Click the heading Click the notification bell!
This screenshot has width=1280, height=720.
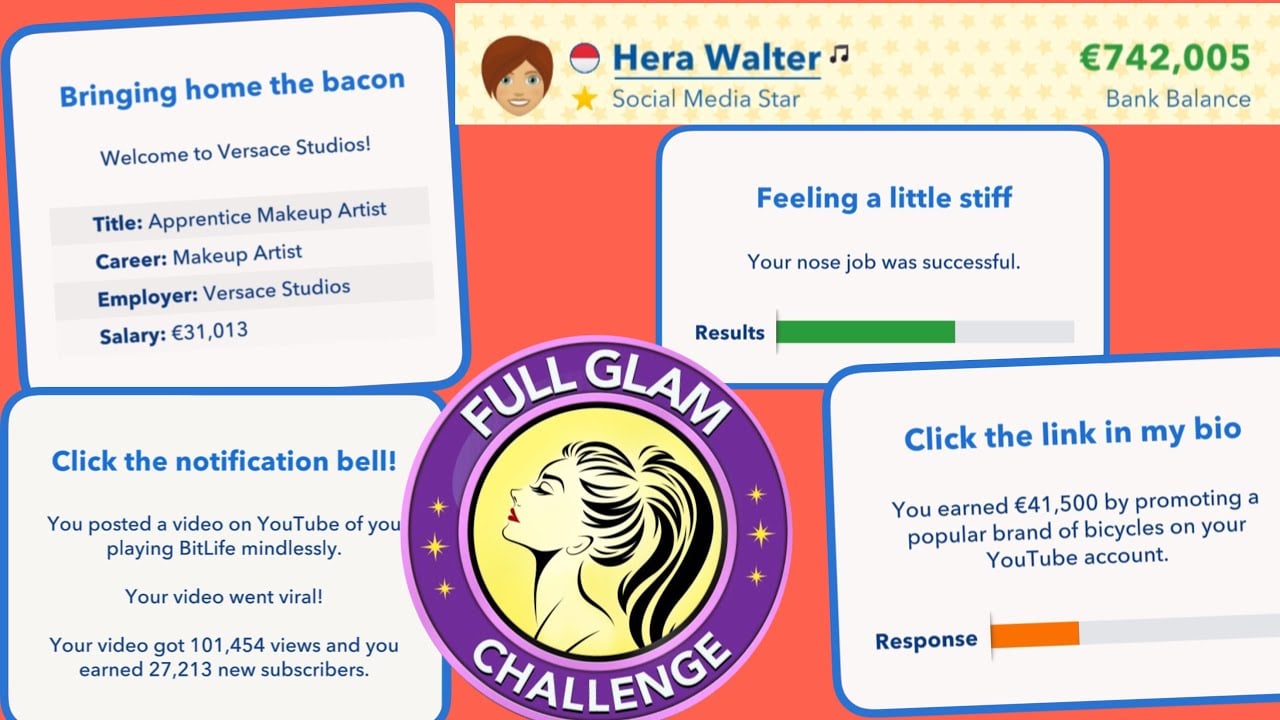pos(226,461)
